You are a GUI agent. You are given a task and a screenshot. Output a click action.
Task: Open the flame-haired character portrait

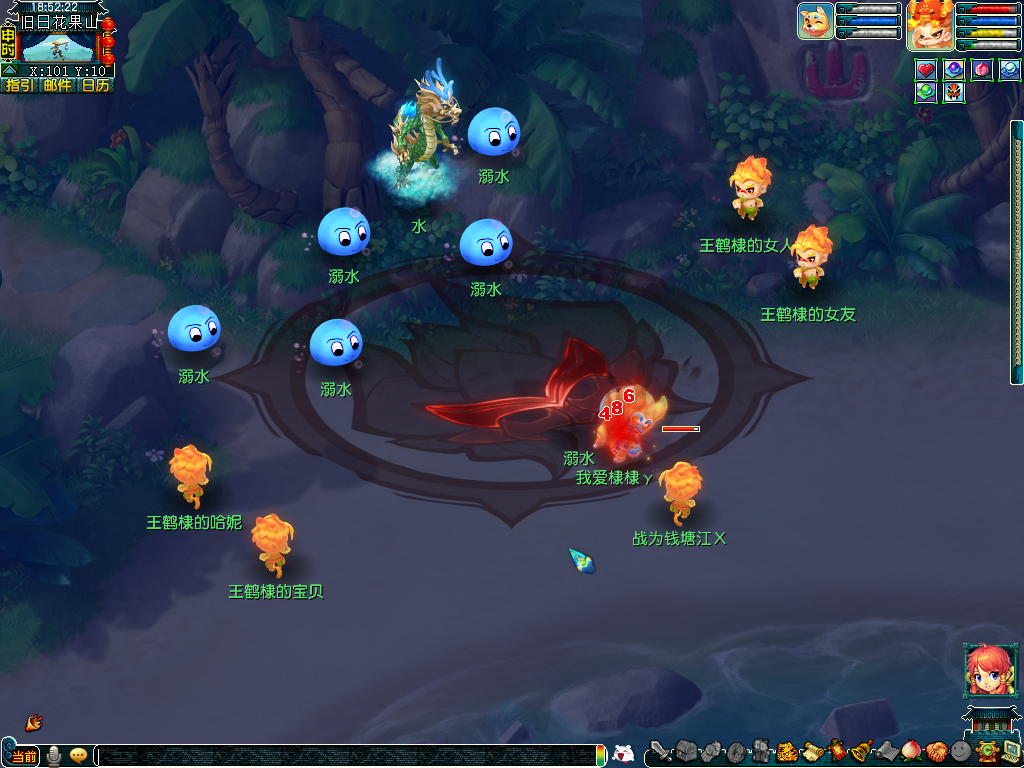pyautogui.click(x=929, y=25)
